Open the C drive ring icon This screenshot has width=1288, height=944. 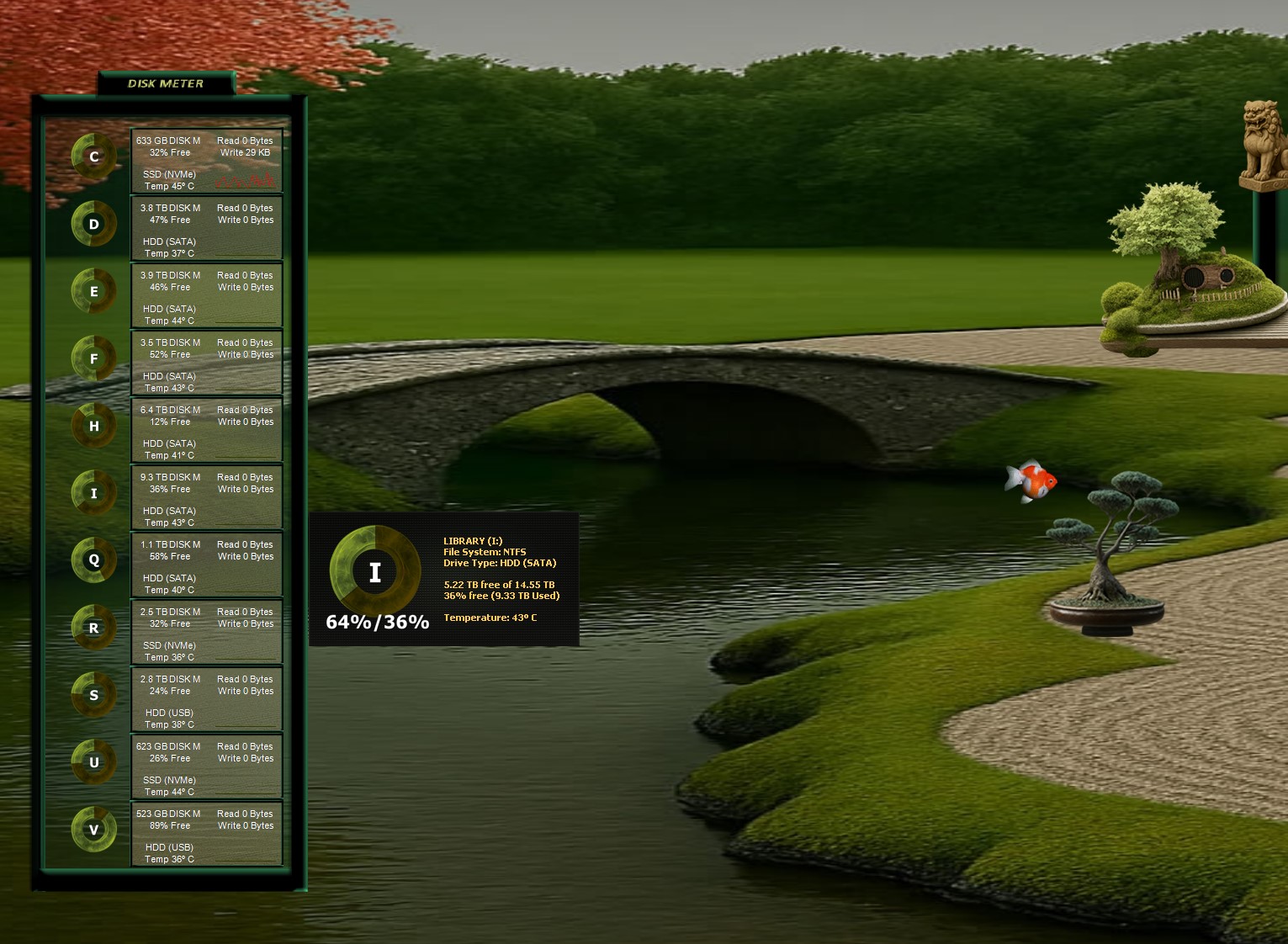(93, 156)
